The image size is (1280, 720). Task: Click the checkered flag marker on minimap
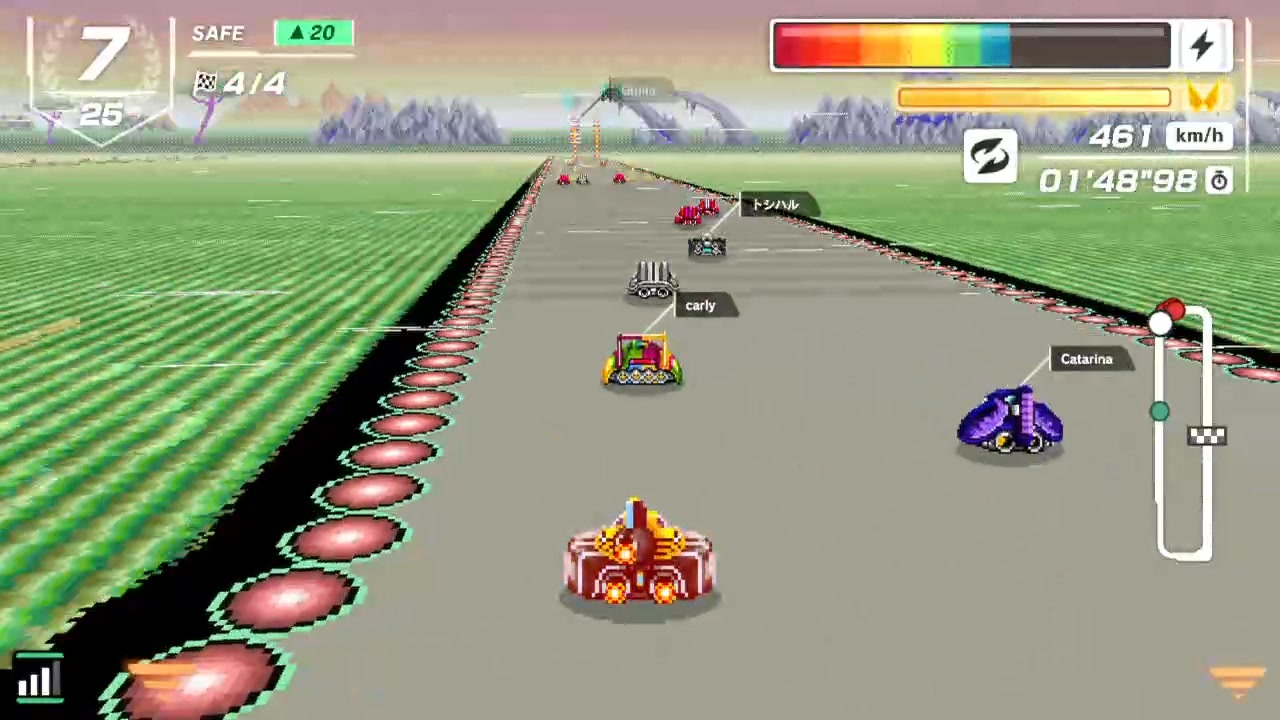[1207, 435]
